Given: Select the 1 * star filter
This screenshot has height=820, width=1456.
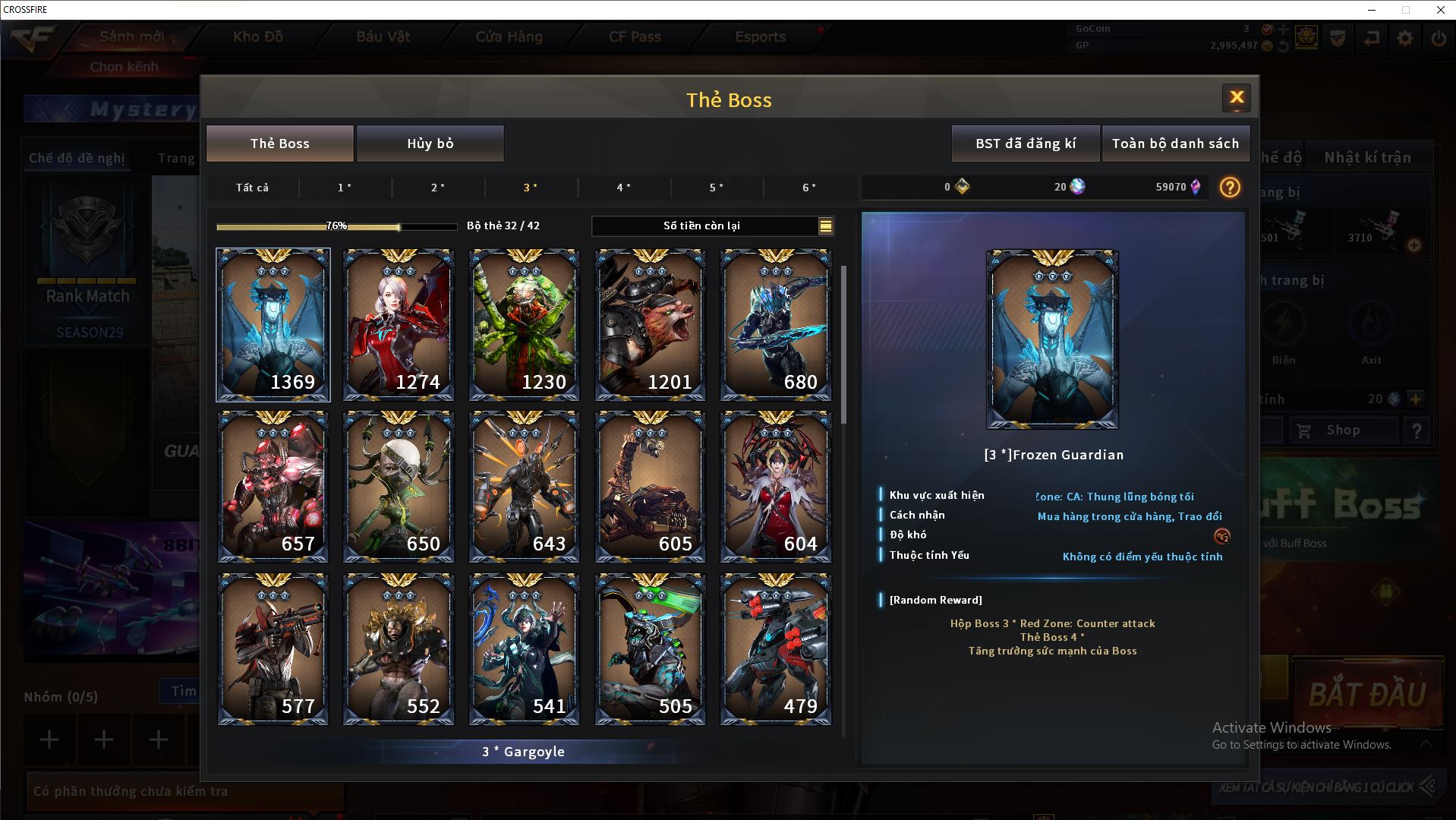Looking at the screenshot, I should [345, 188].
